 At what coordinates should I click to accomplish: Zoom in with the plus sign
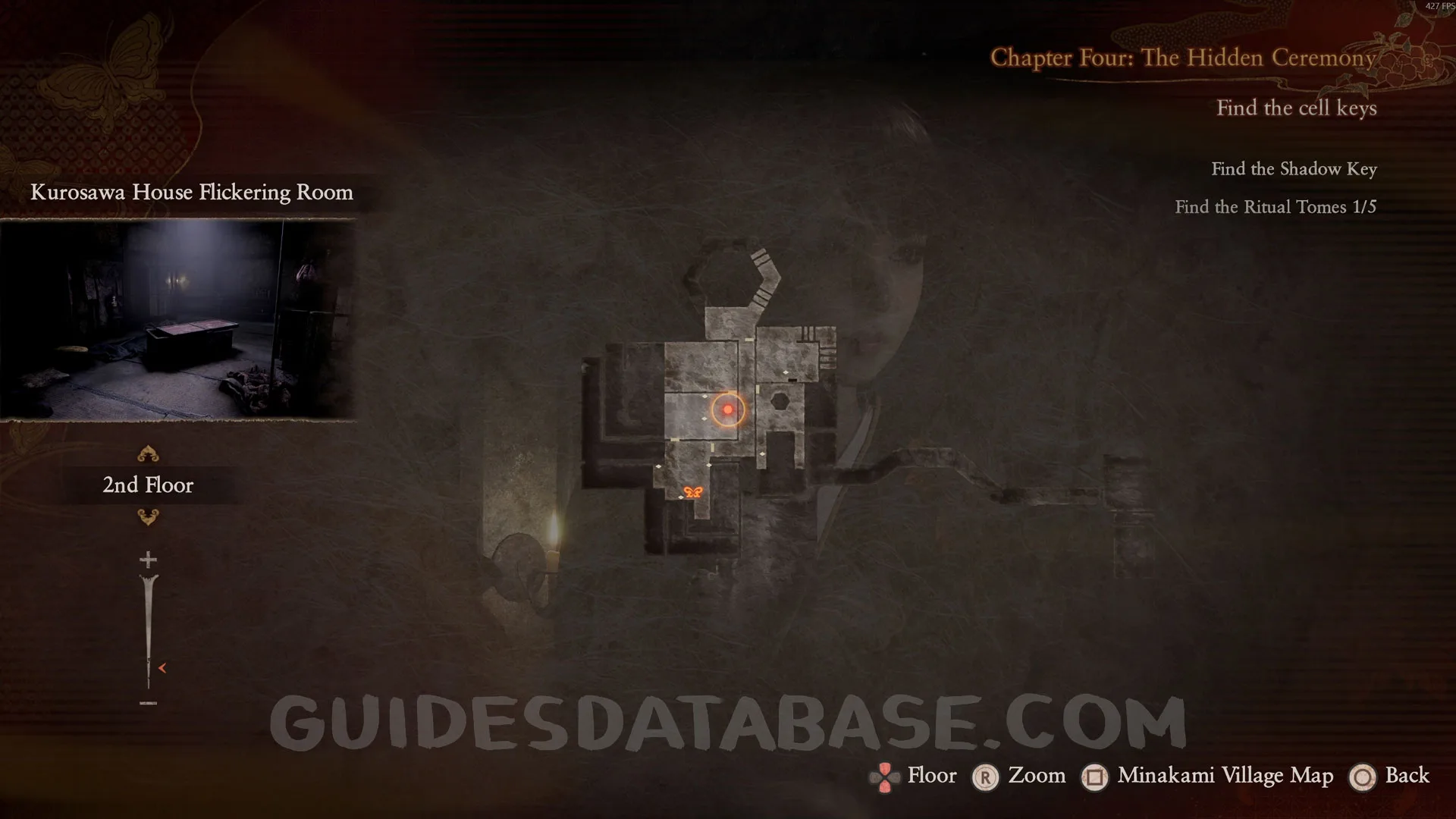pyautogui.click(x=148, y=560)
